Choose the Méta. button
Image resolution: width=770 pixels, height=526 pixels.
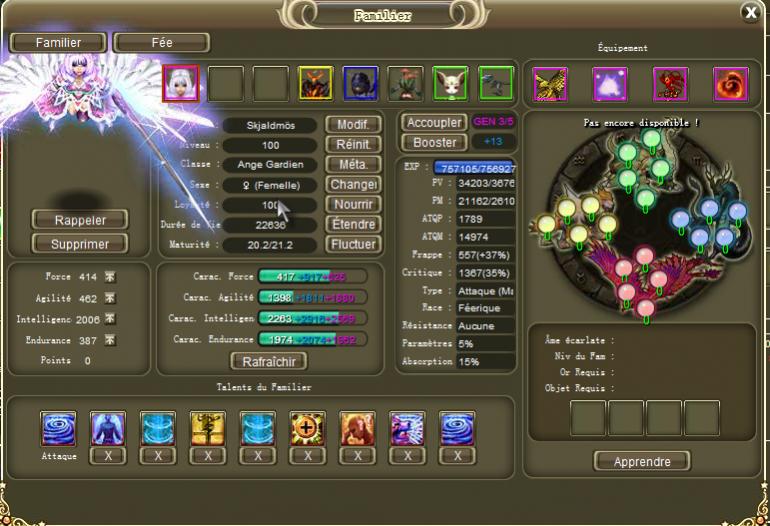(x=354, y=165)
